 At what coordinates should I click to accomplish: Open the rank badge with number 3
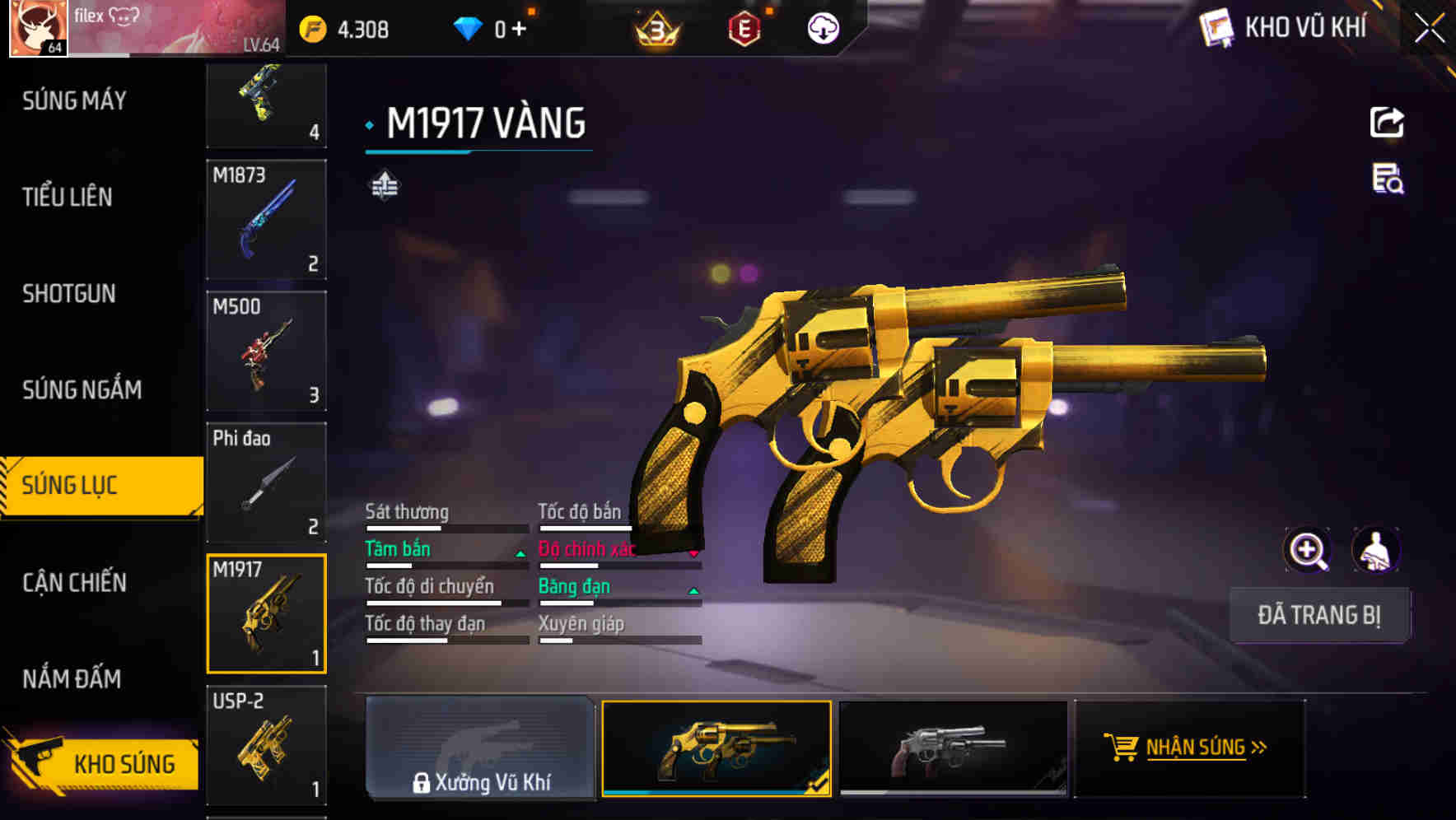[653, 27]
